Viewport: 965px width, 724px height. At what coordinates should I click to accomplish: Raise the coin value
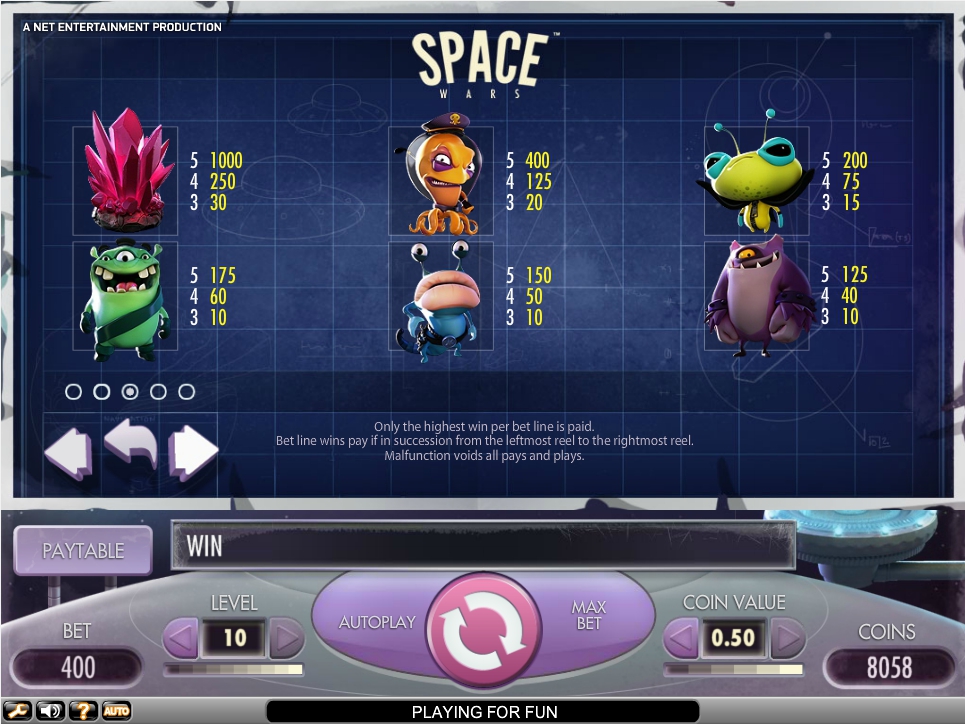click(788, 637)
